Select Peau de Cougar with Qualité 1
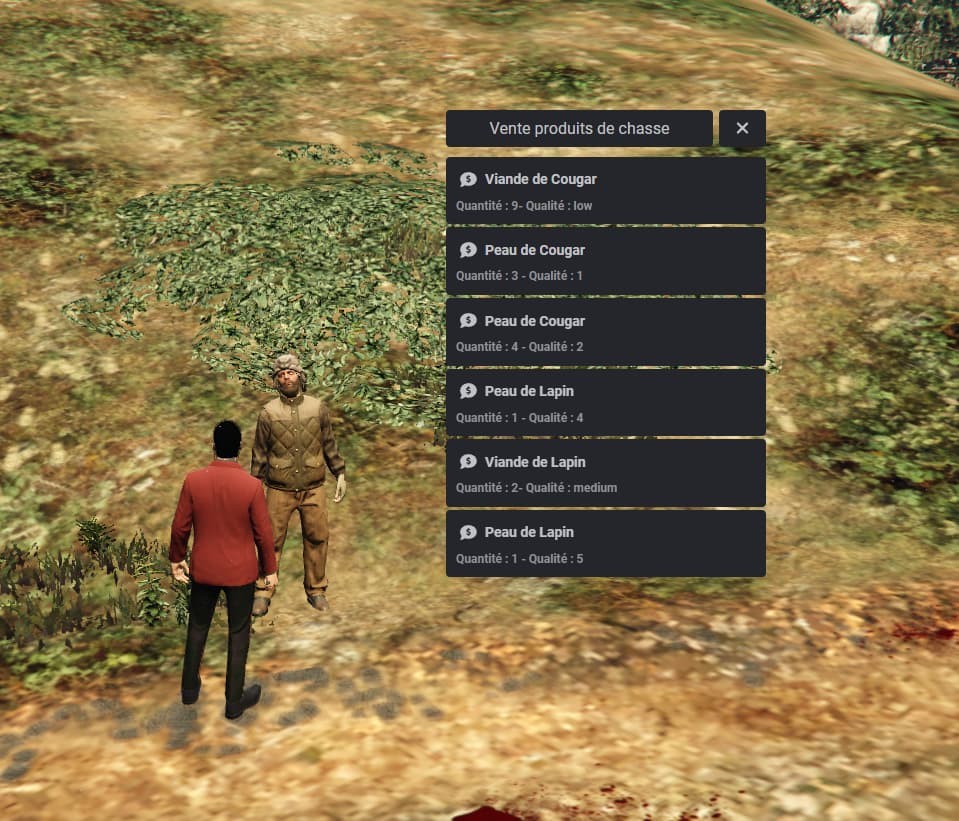Viewport: 959px width, 821px height. [x=605, y=261]
